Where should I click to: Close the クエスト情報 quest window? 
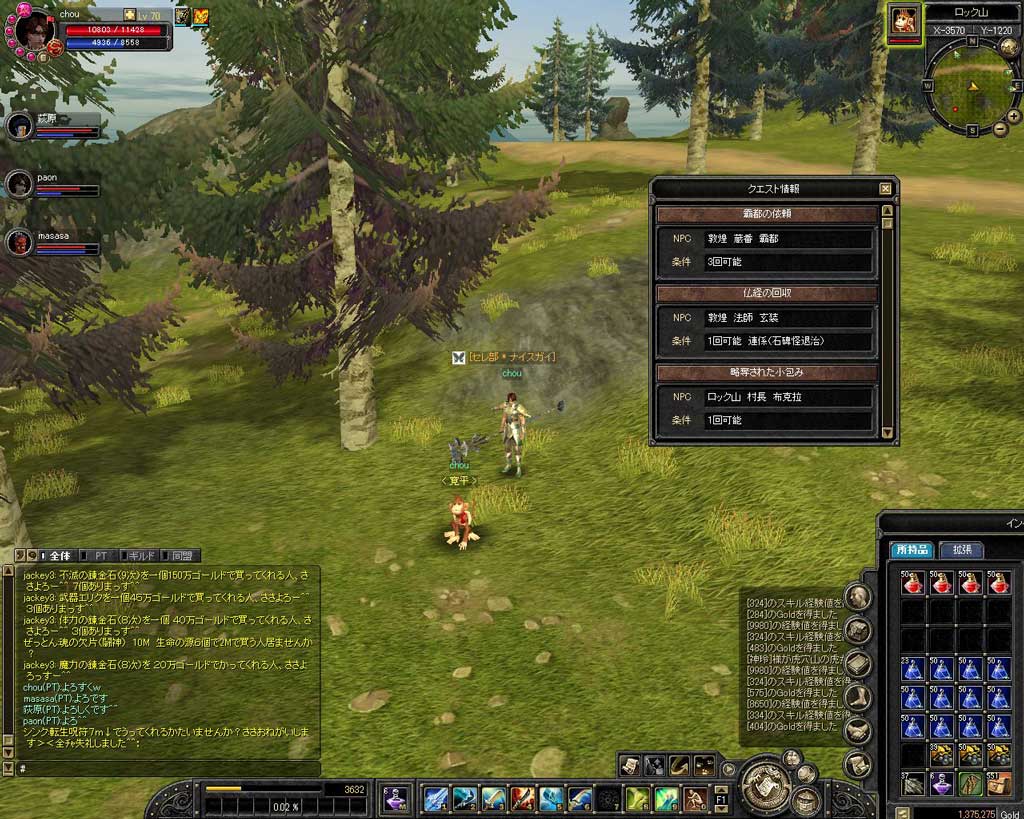click(885, 188)
